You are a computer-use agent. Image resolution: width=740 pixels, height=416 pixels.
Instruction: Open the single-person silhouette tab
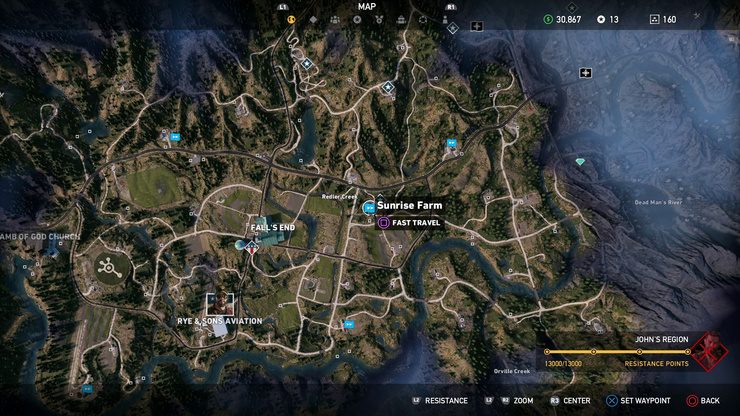point(445,19)
